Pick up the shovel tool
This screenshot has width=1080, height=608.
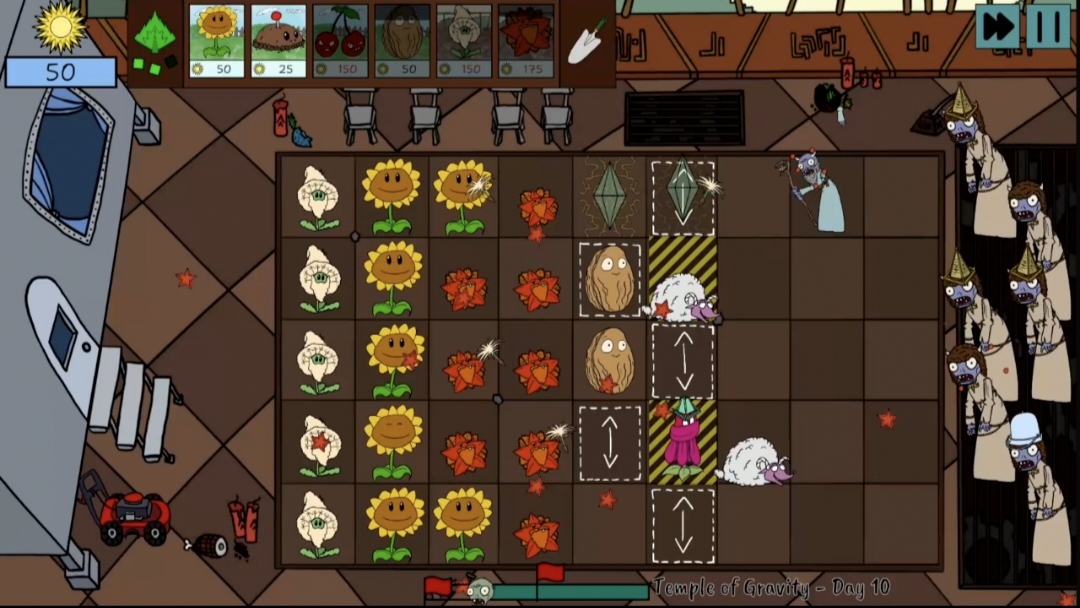[587, 41]
